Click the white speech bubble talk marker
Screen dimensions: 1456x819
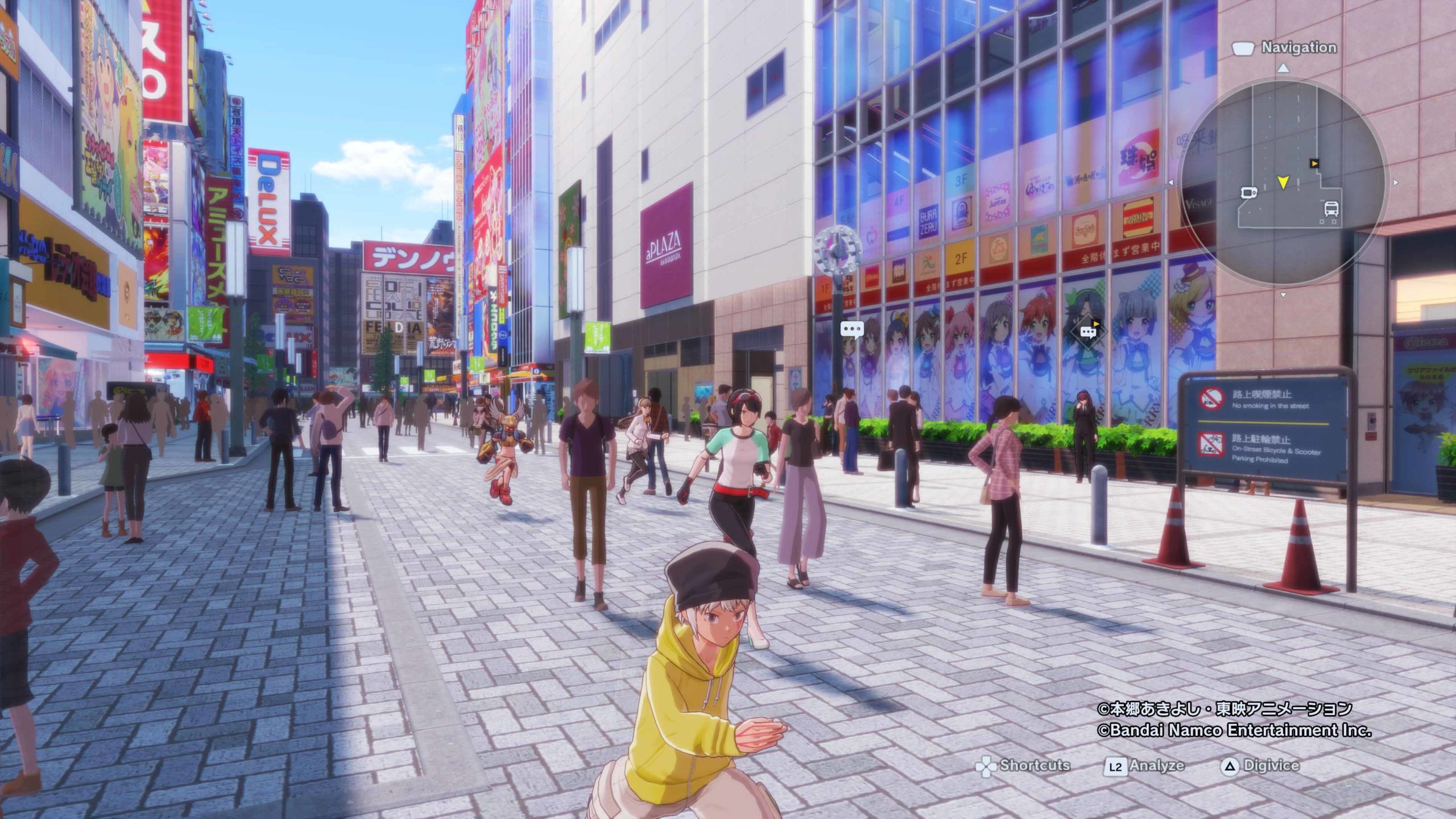pyautogui.click(x=851, y=329)
